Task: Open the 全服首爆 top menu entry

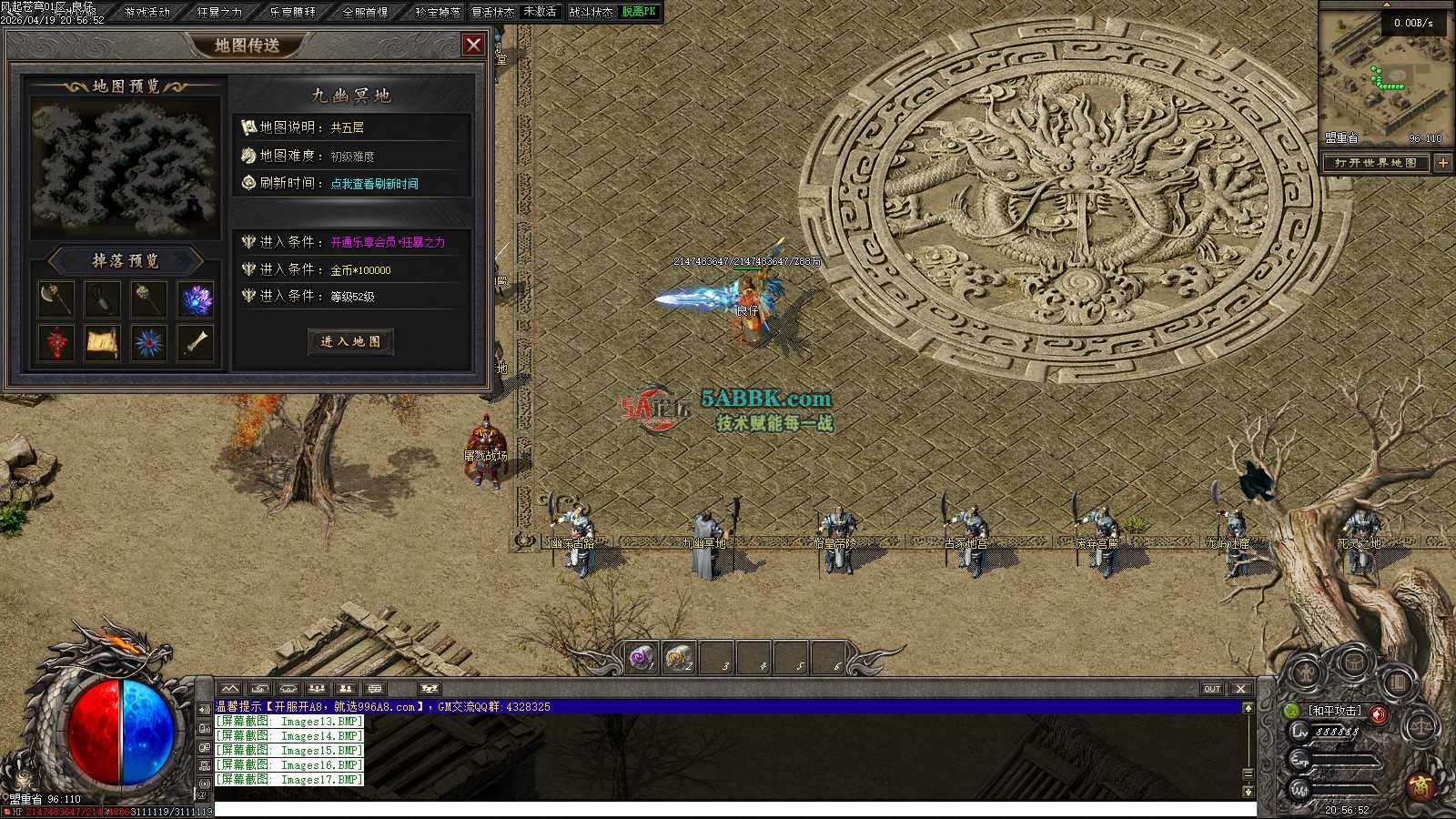Action: [x=365, y=12]
